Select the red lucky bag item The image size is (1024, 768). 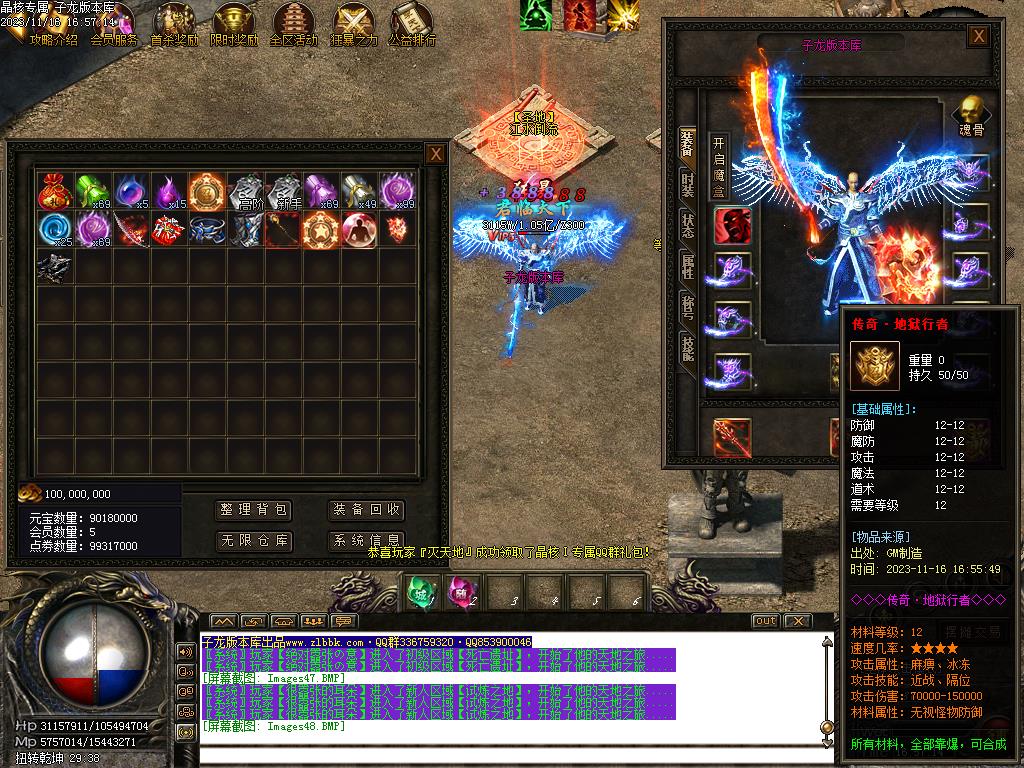(x=55, y=191)
